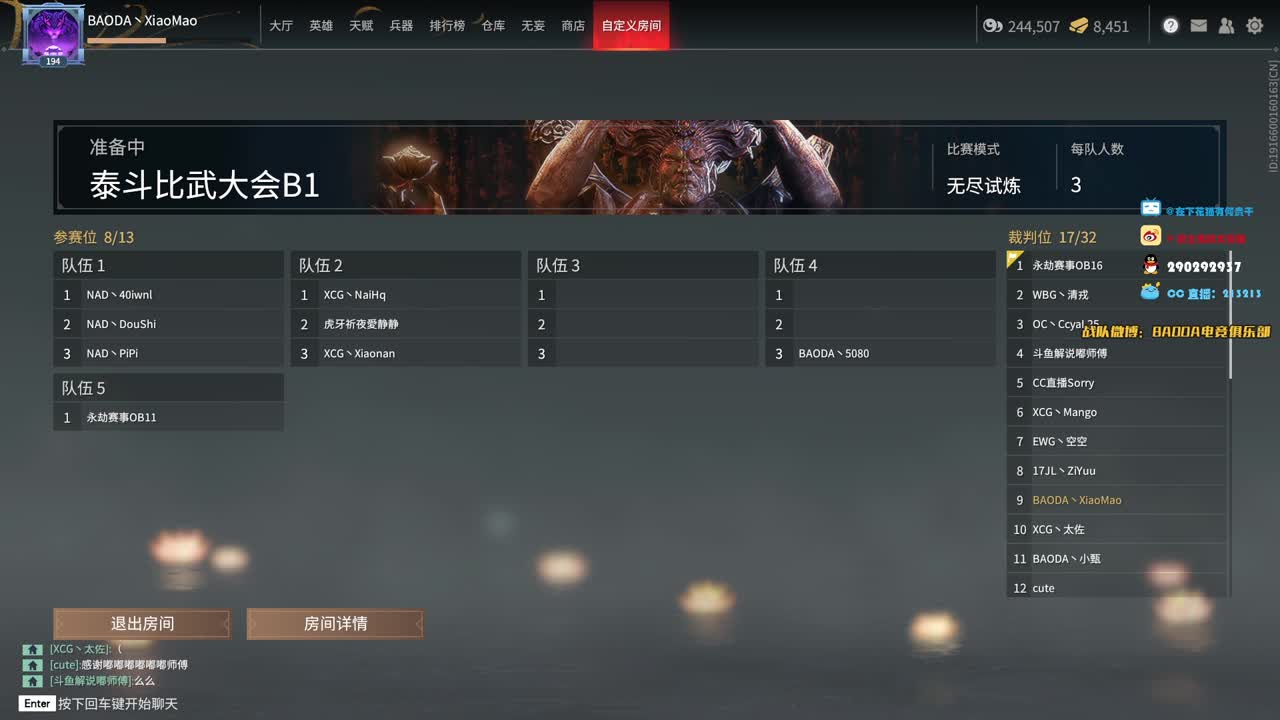Viewport: 1280px width, 720px height.
Task: Open the friends list icon
Action: pyautogui.click(x=1226, y=25)
